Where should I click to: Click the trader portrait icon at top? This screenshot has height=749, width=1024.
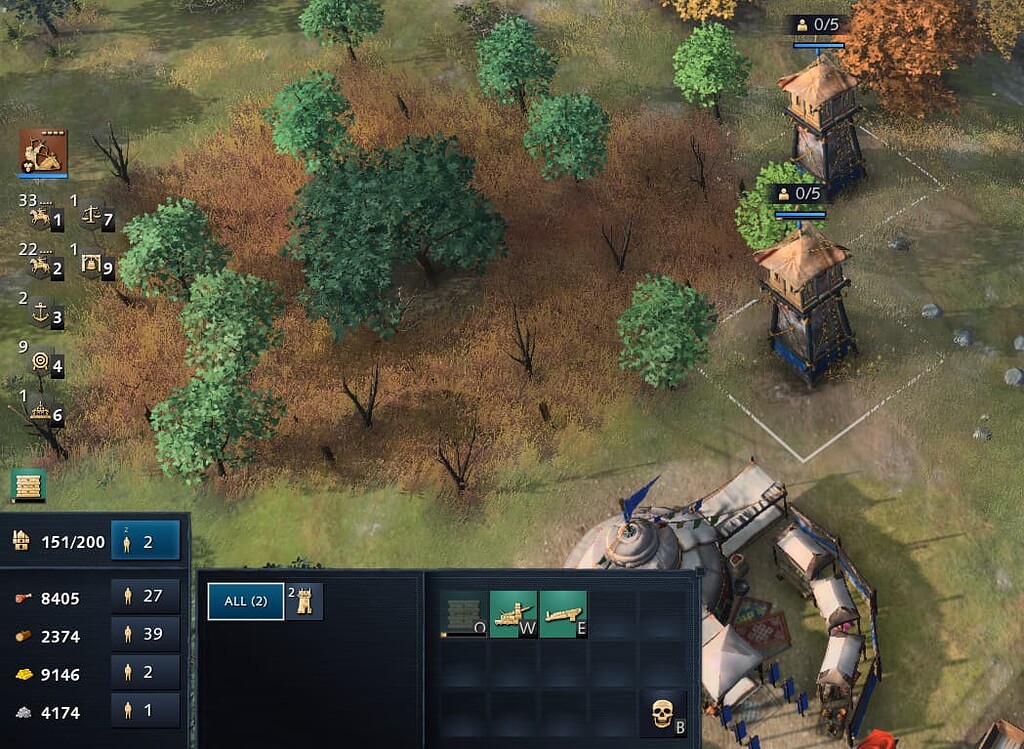point(43,152)
